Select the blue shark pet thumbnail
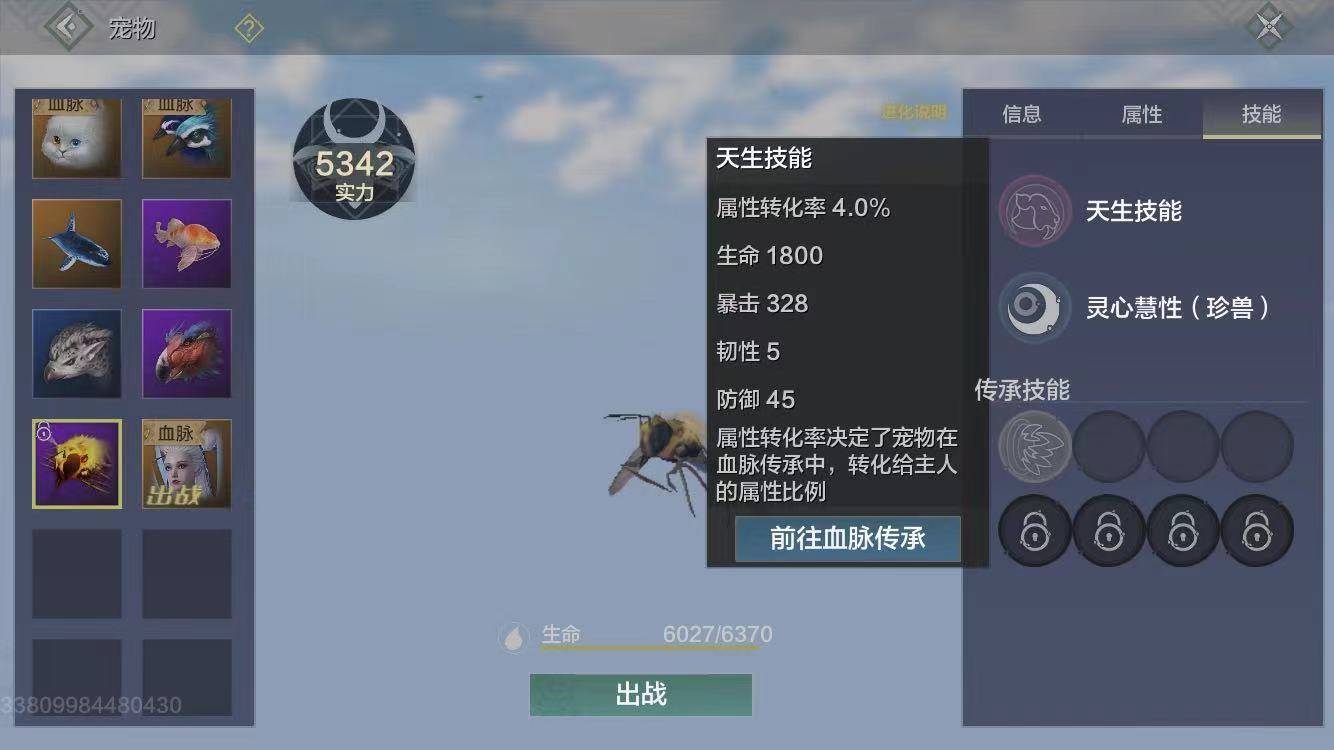This screenshot has width=1334, height=750. (77, 243)
